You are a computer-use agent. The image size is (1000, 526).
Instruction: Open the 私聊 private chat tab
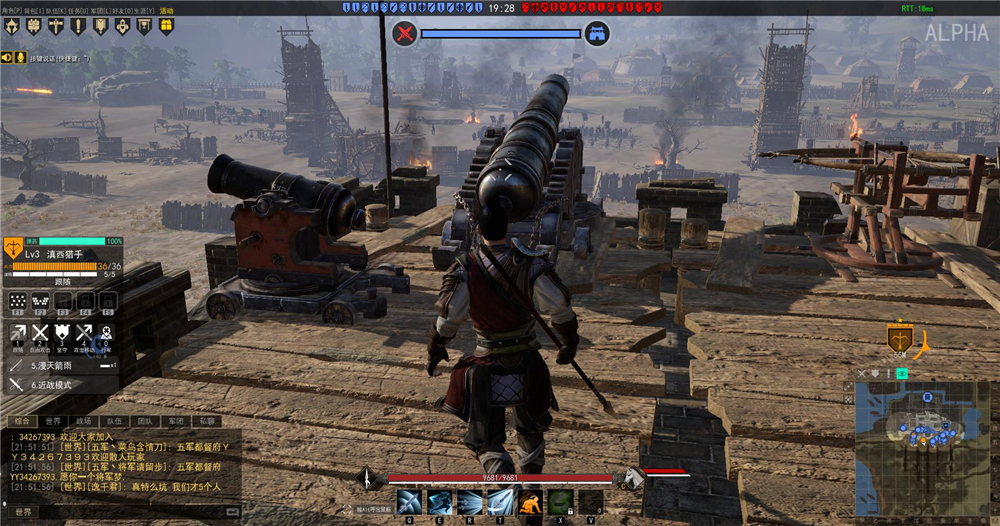pyautogui.click(x=207, y=422)
